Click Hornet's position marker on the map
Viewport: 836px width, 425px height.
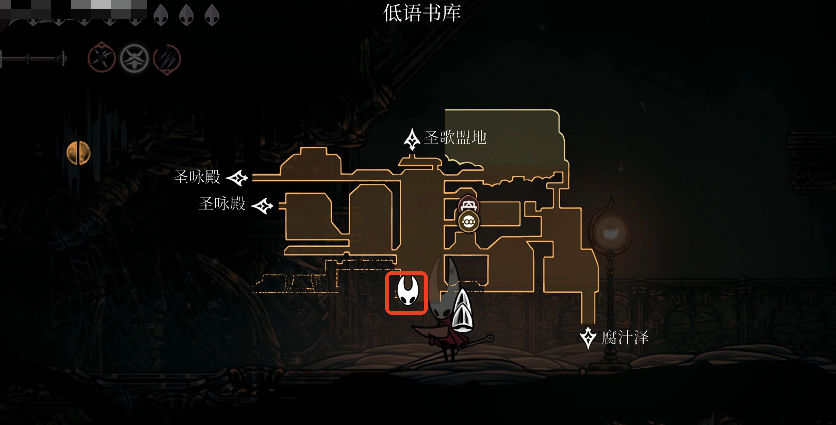[408, 292]
